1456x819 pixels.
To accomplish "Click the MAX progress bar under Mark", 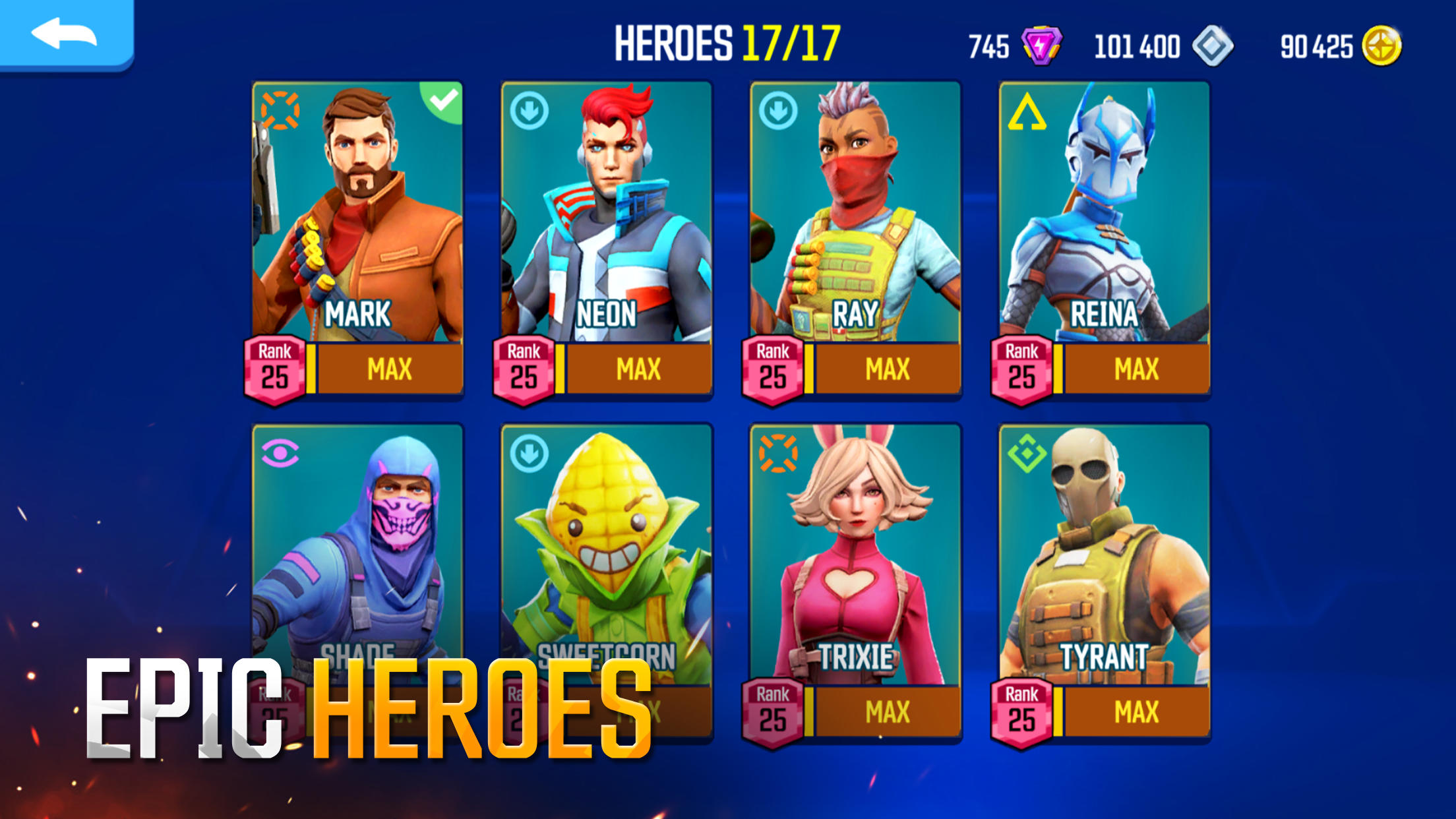I will click(x=389, y=370).
